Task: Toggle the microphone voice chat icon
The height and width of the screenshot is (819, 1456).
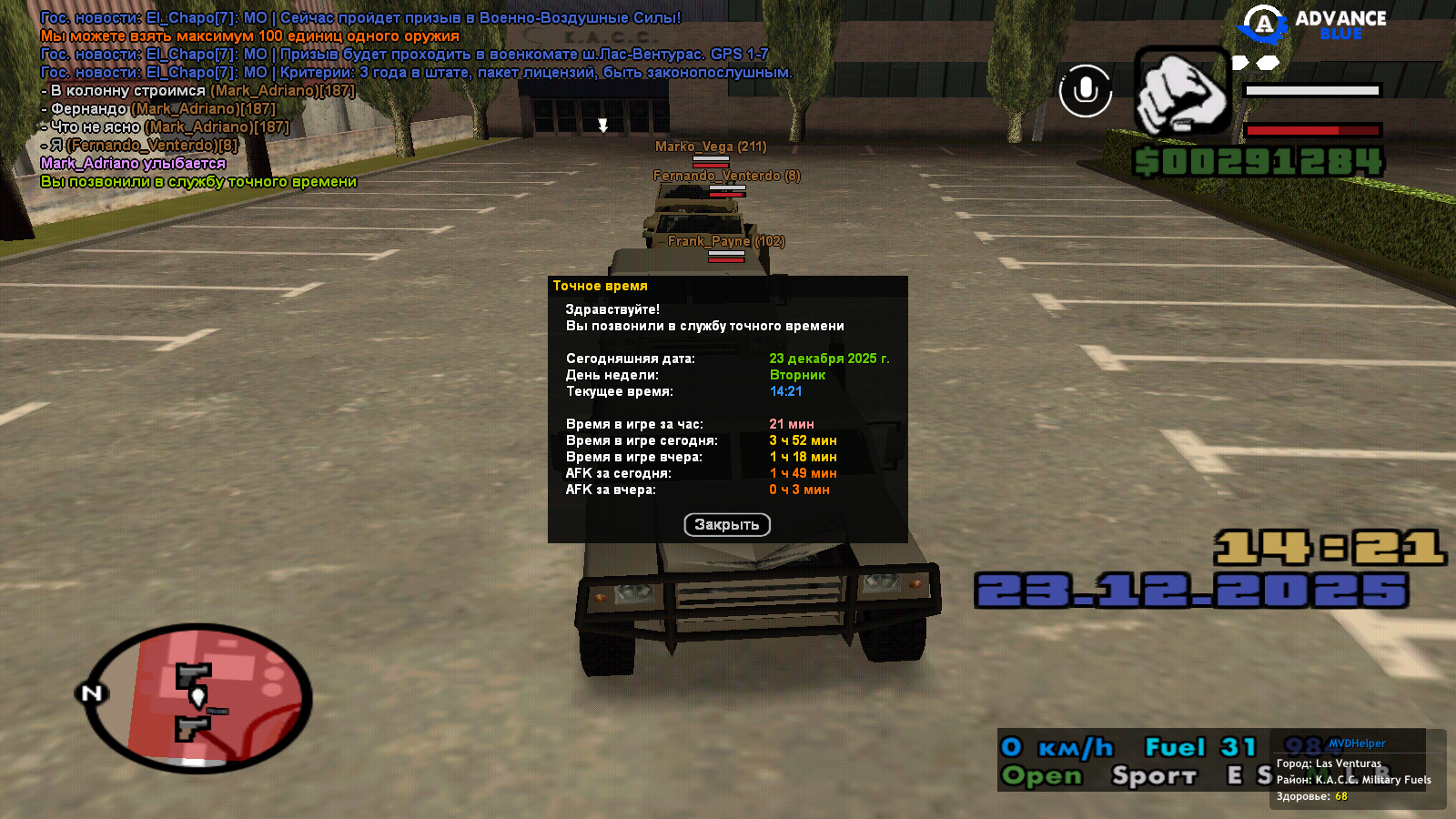Action: [x=1085, y=91]
